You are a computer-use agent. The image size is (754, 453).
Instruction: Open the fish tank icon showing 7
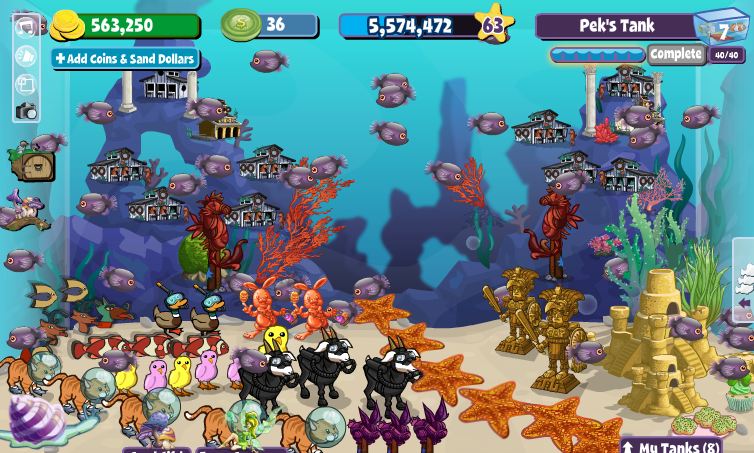[x=721, y=27]
